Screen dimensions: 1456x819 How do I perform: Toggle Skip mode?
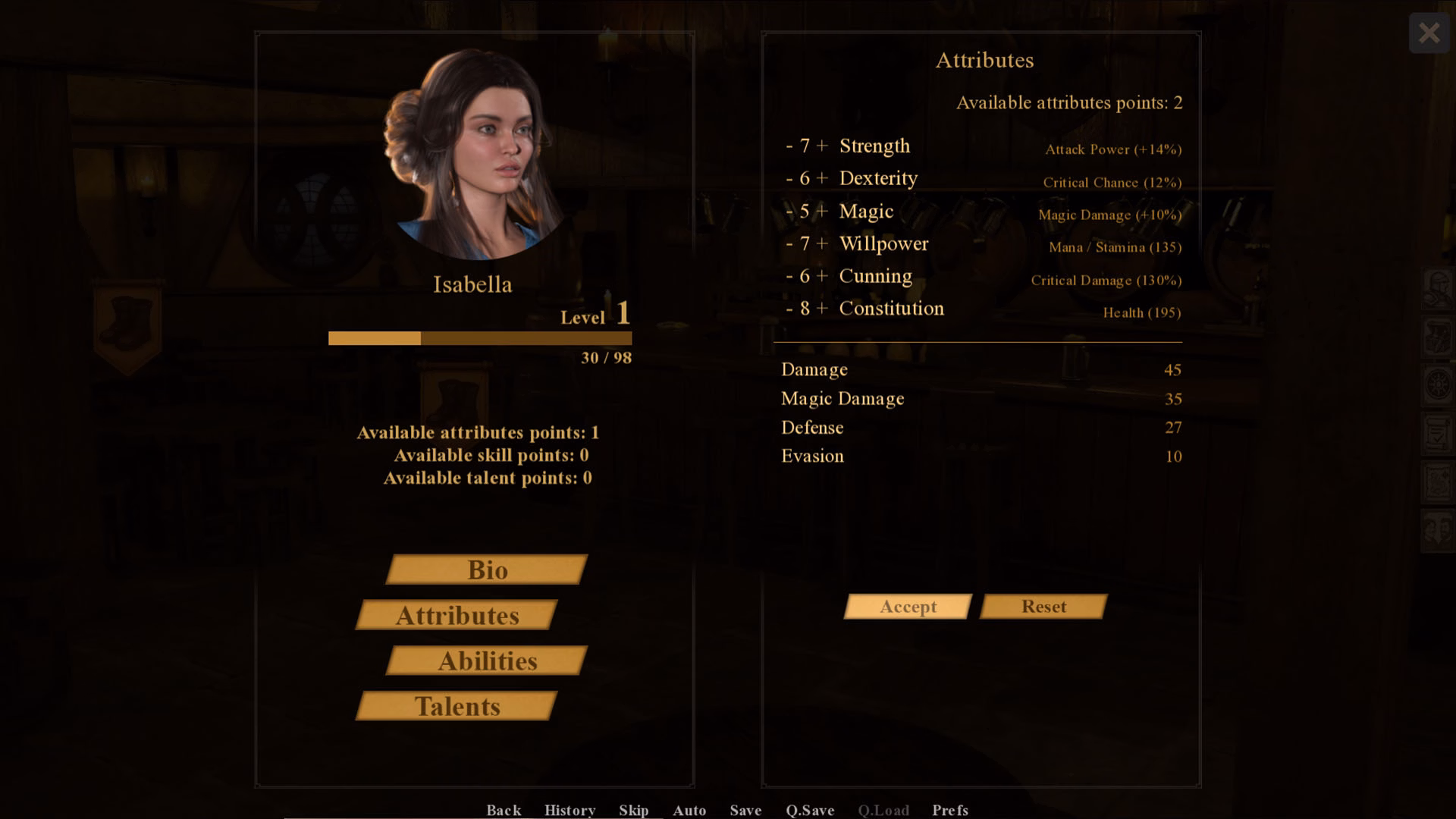[633, 810]
